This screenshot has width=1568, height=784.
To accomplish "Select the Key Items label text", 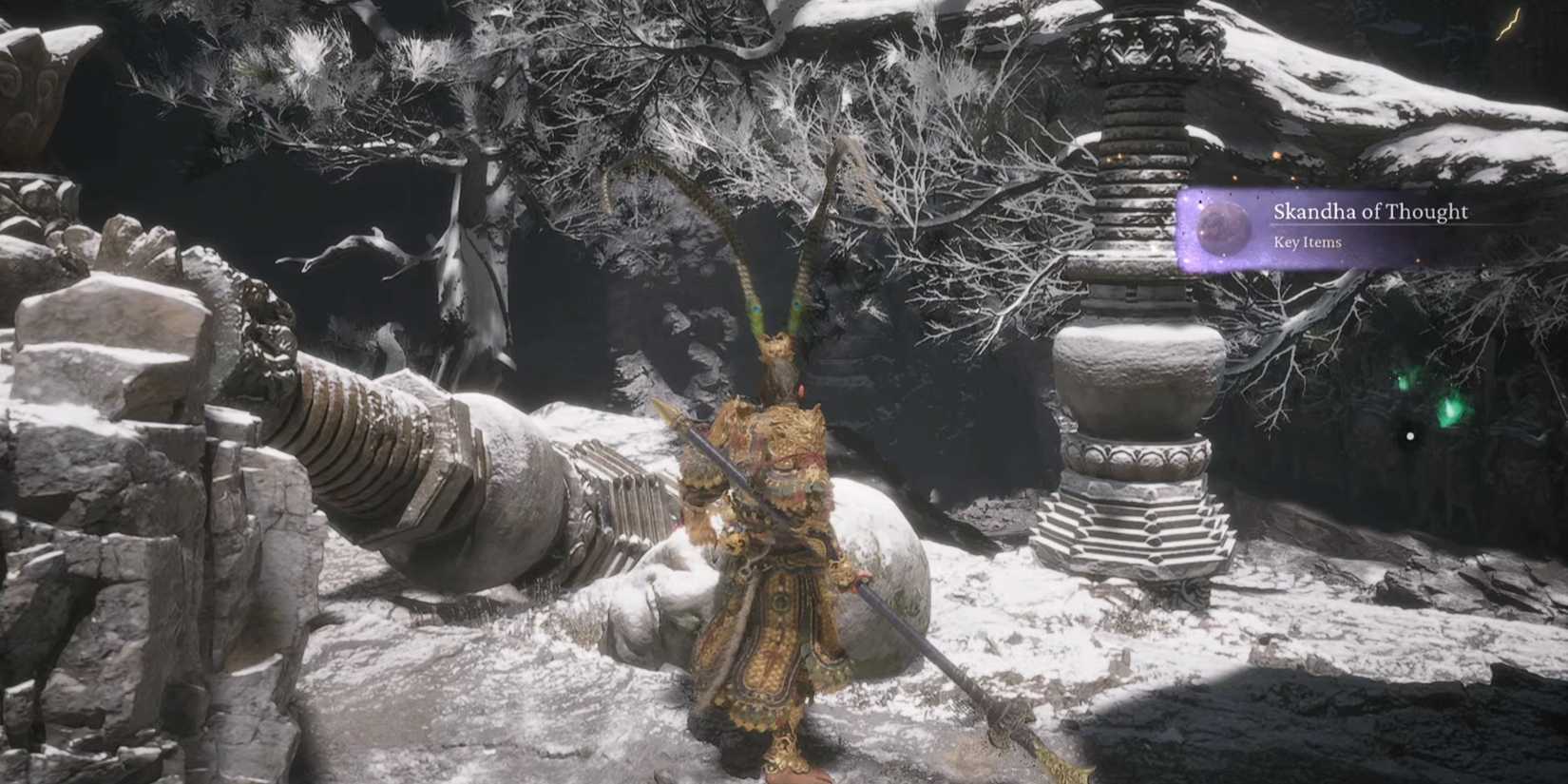I will point(1308,242).
